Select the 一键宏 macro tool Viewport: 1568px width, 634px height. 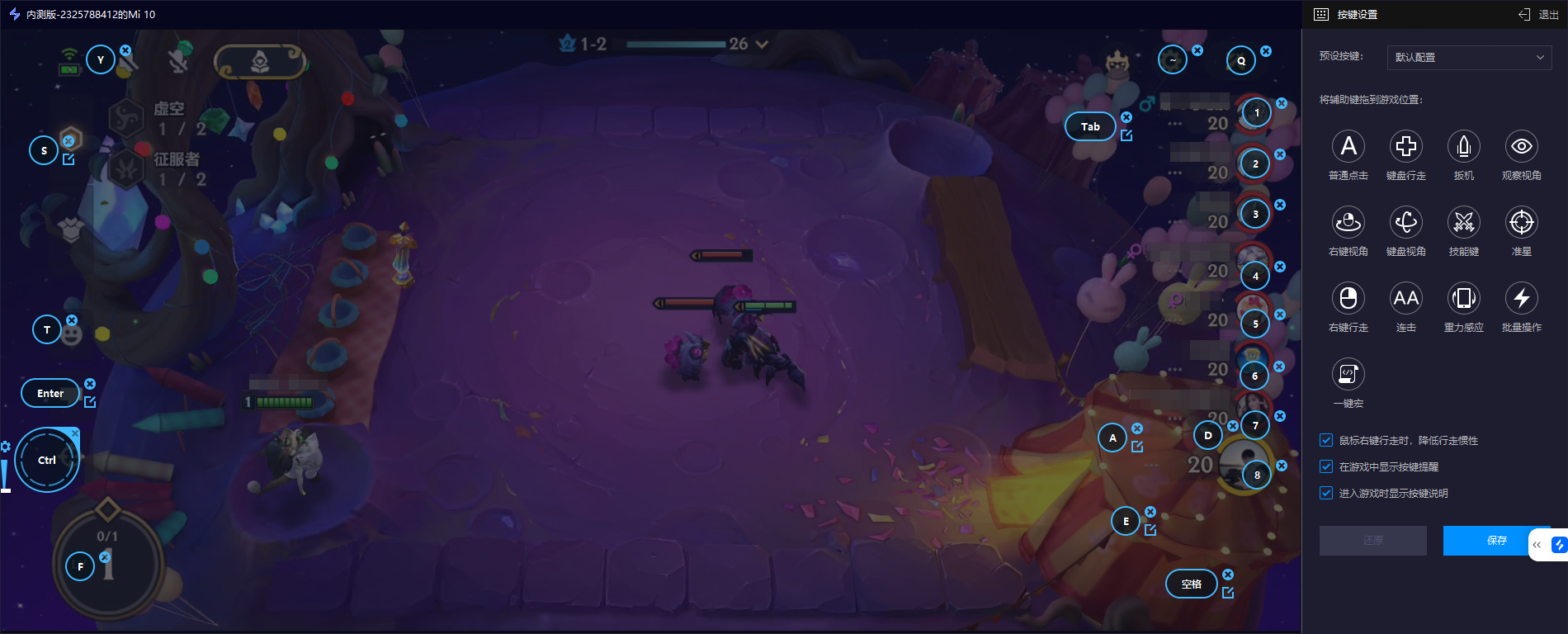point(1348,375)
